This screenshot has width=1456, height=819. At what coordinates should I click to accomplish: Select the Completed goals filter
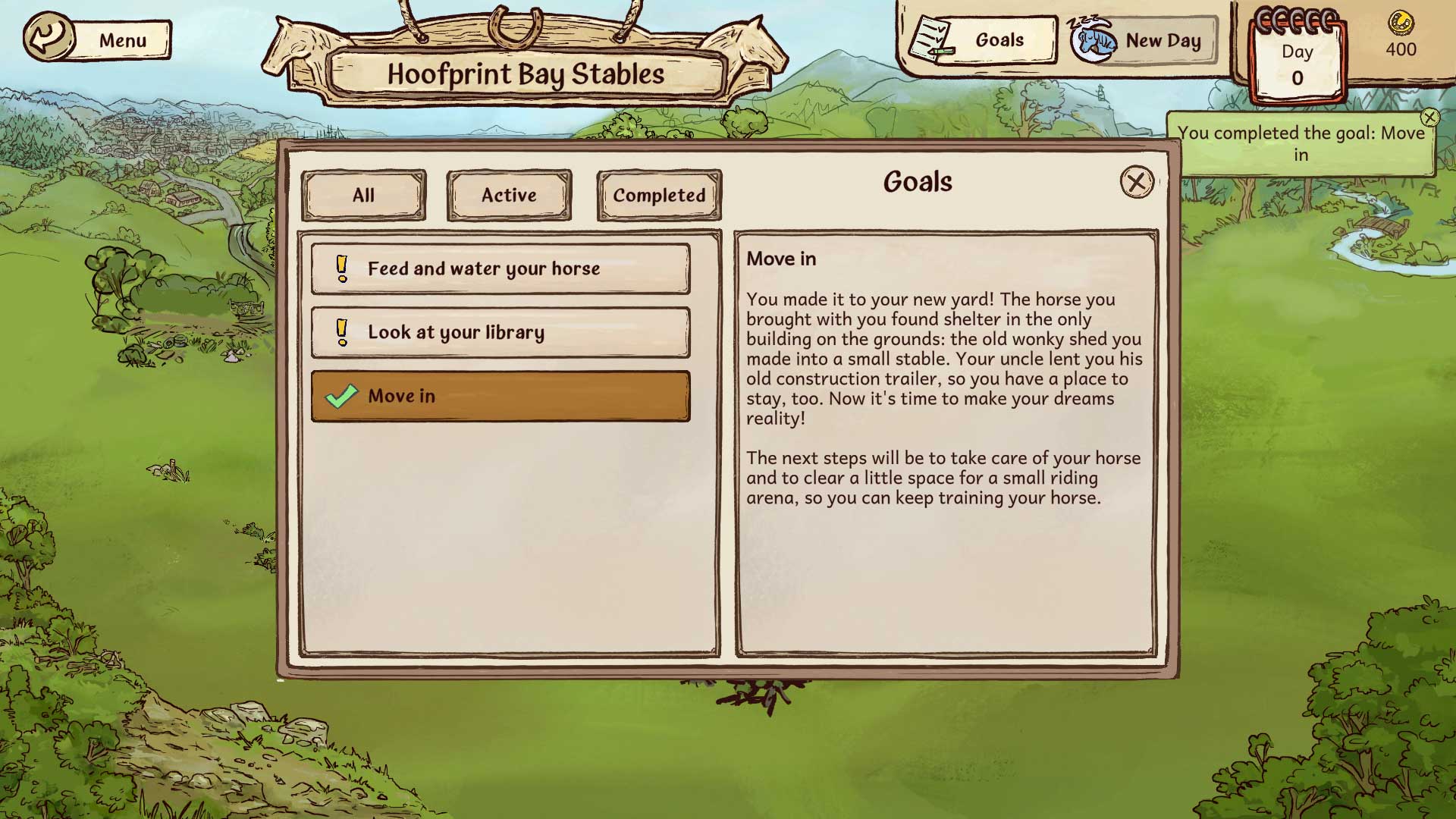click(x=658, y=195)
